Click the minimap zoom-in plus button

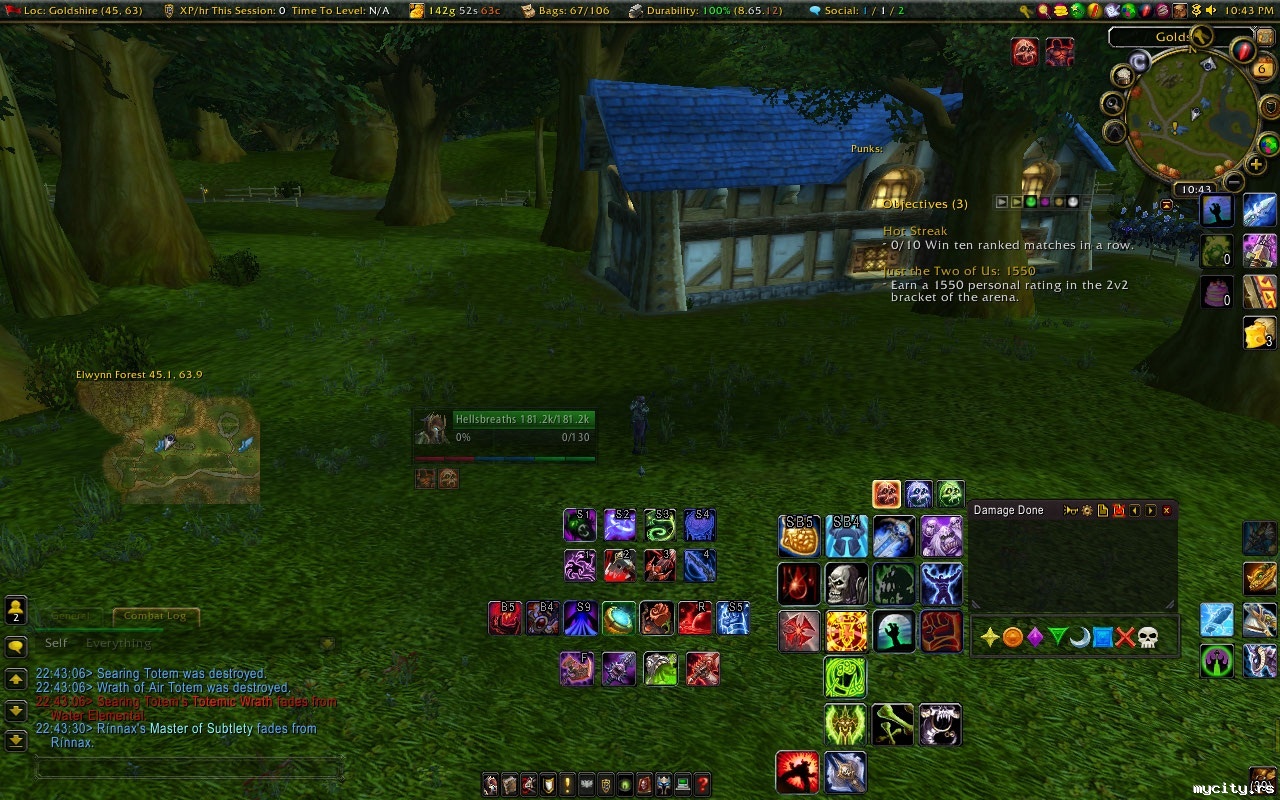1256,165
